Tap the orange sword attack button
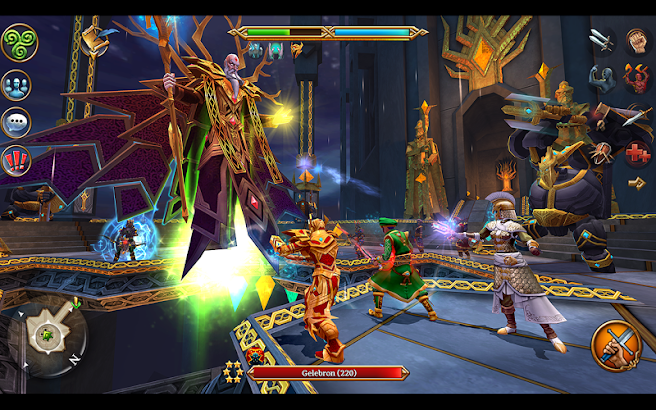The image size is (656, 410). 615,345
